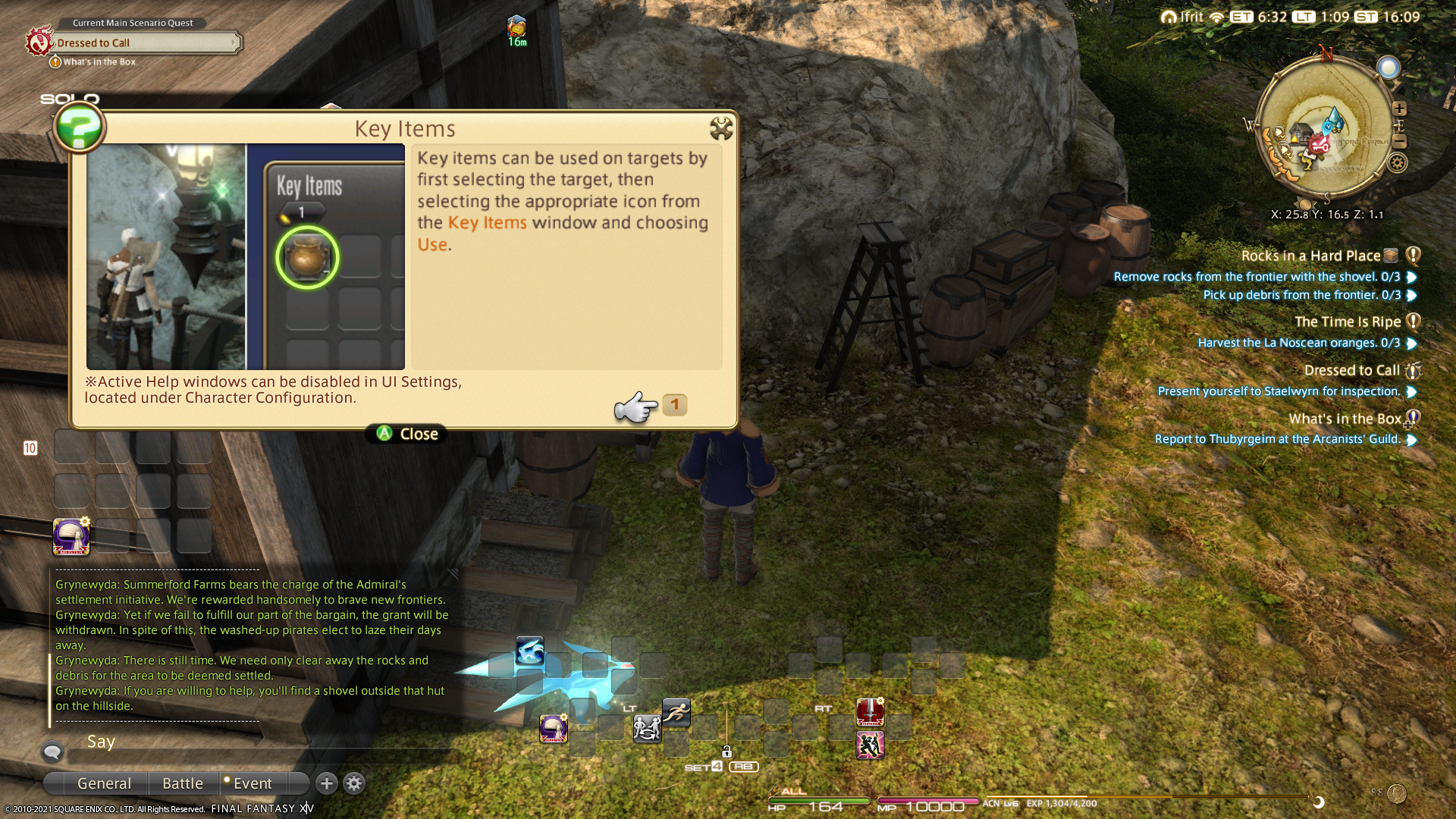Click the Say chat input field
Image resolution: width=1456 pixels, height=819 pixels.
[x=258, y=755]
